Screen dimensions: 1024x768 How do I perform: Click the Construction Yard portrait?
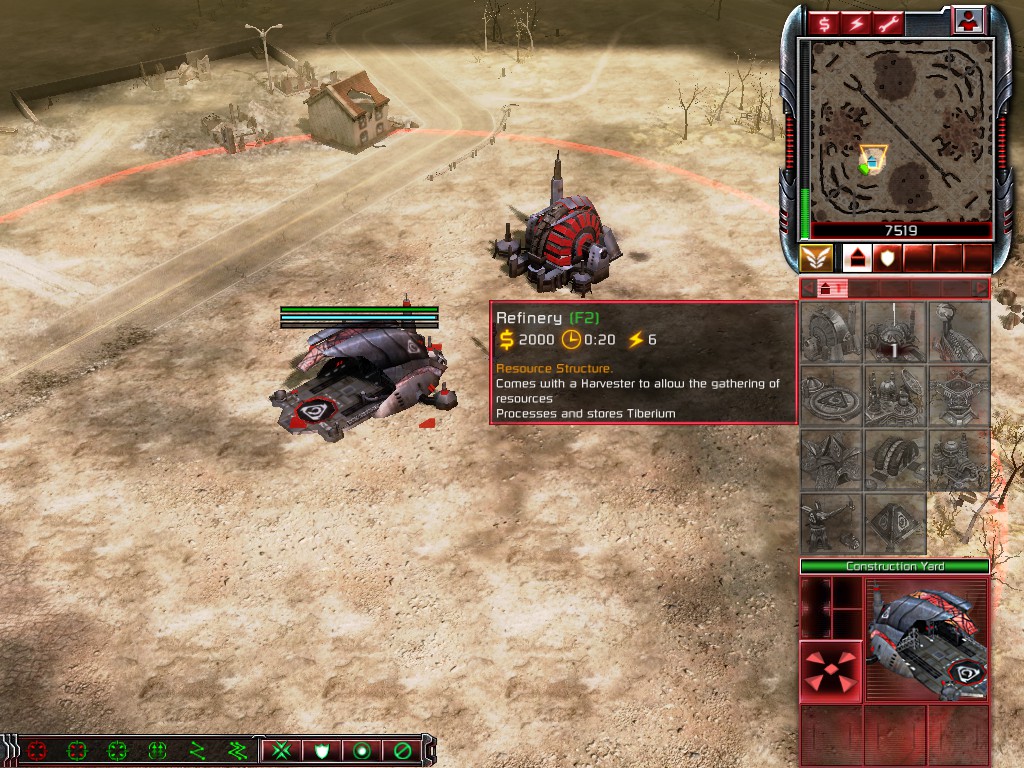point(927,642)
